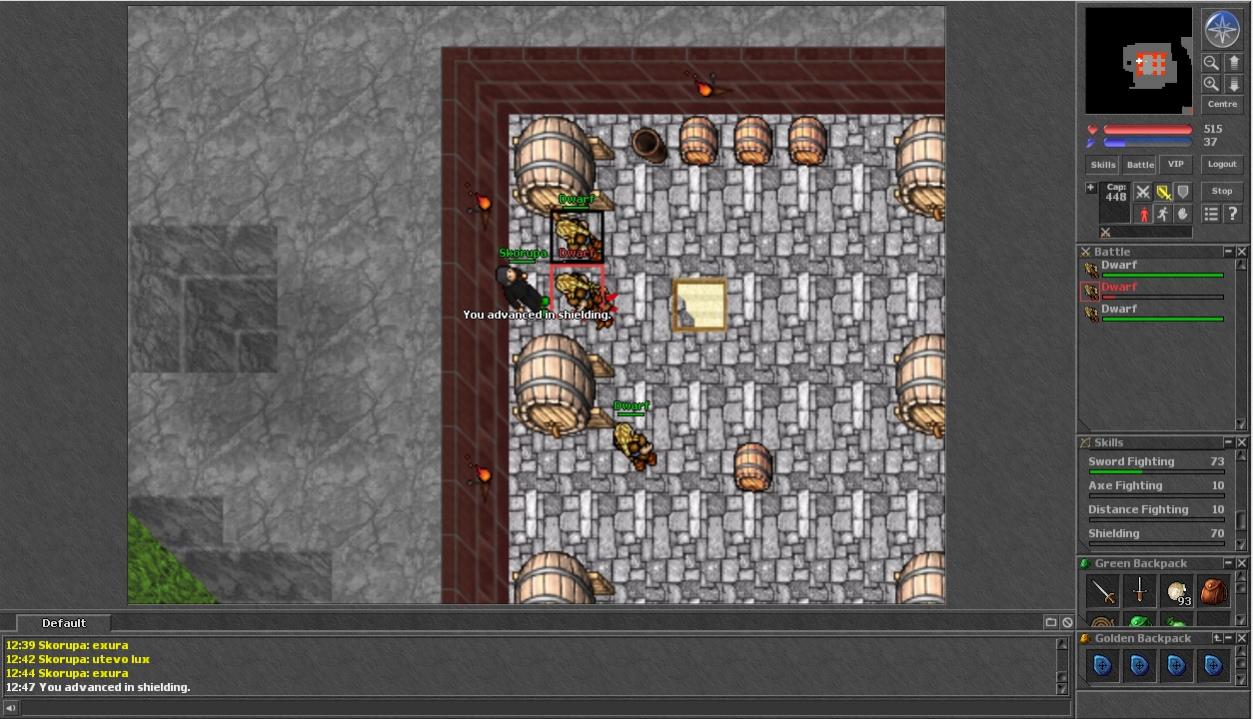Select the brown bag in Green Backpack
Viewport: 1253px width, 719px height.
1214,591
